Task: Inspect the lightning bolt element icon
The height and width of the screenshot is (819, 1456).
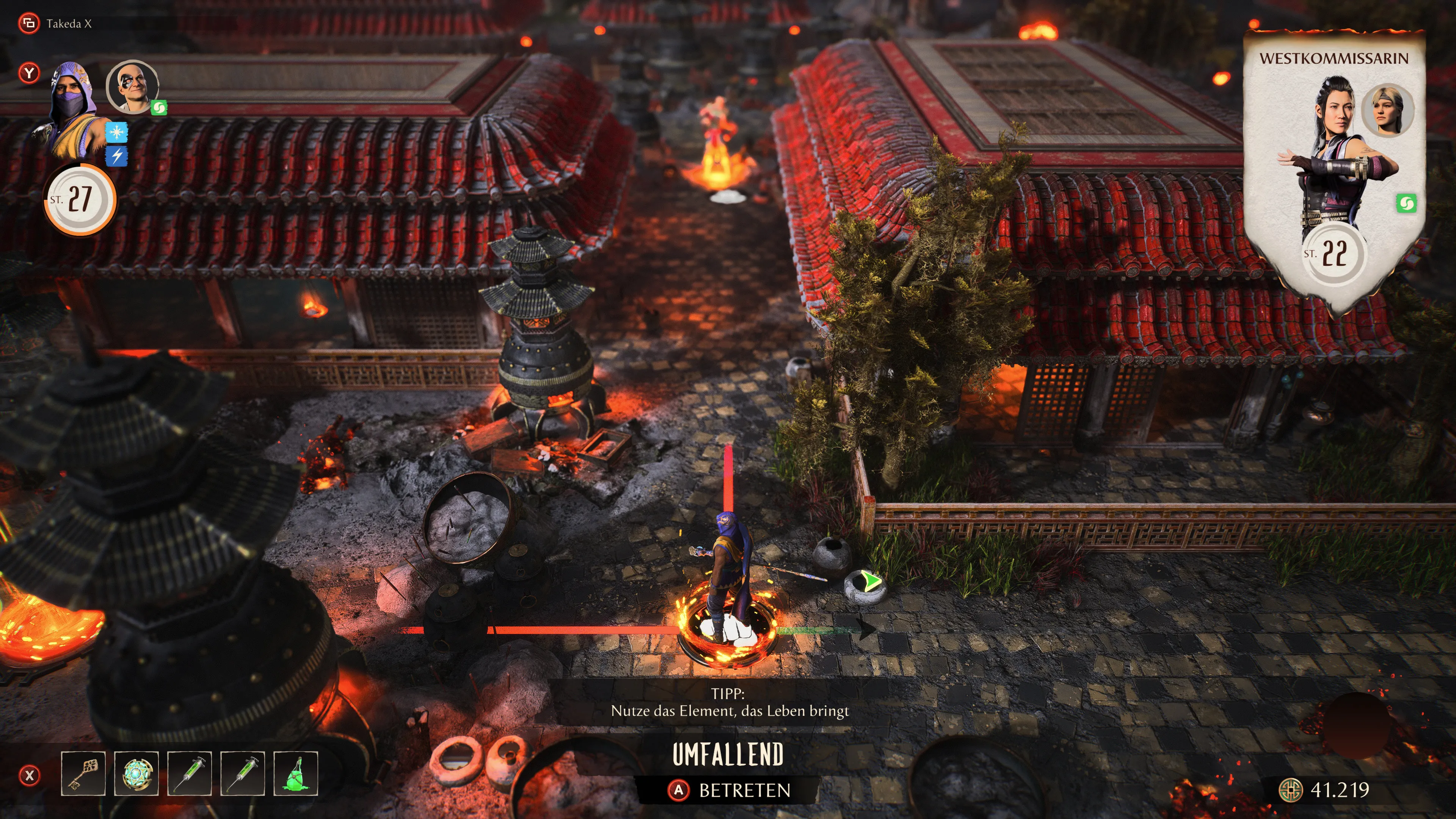Action: point(117,156)
